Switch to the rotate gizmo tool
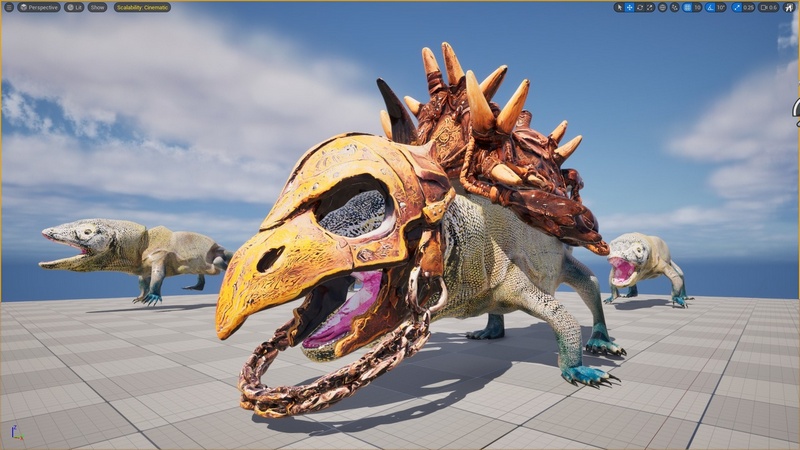Screen dimensions: 800x450 click(639, 7)
